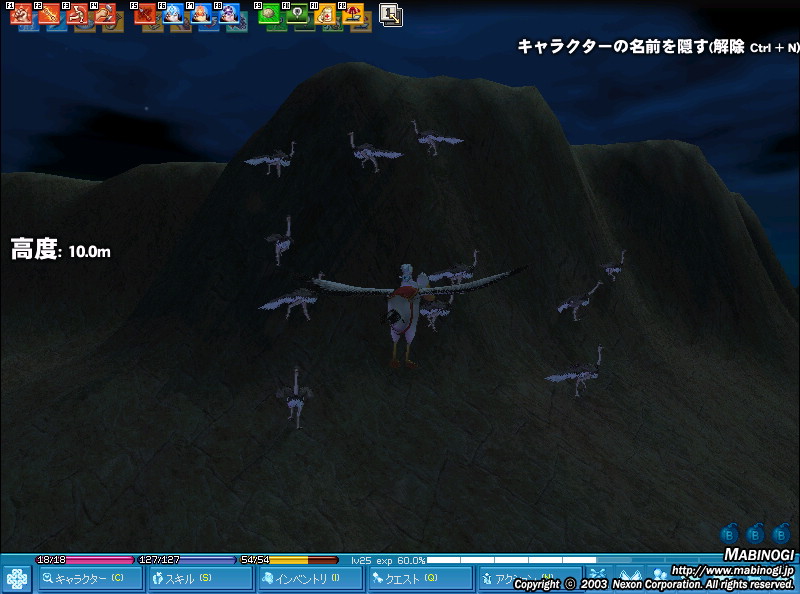Use the F2 hotkey skill slot

pyautogui.click(x=49, y=15)
